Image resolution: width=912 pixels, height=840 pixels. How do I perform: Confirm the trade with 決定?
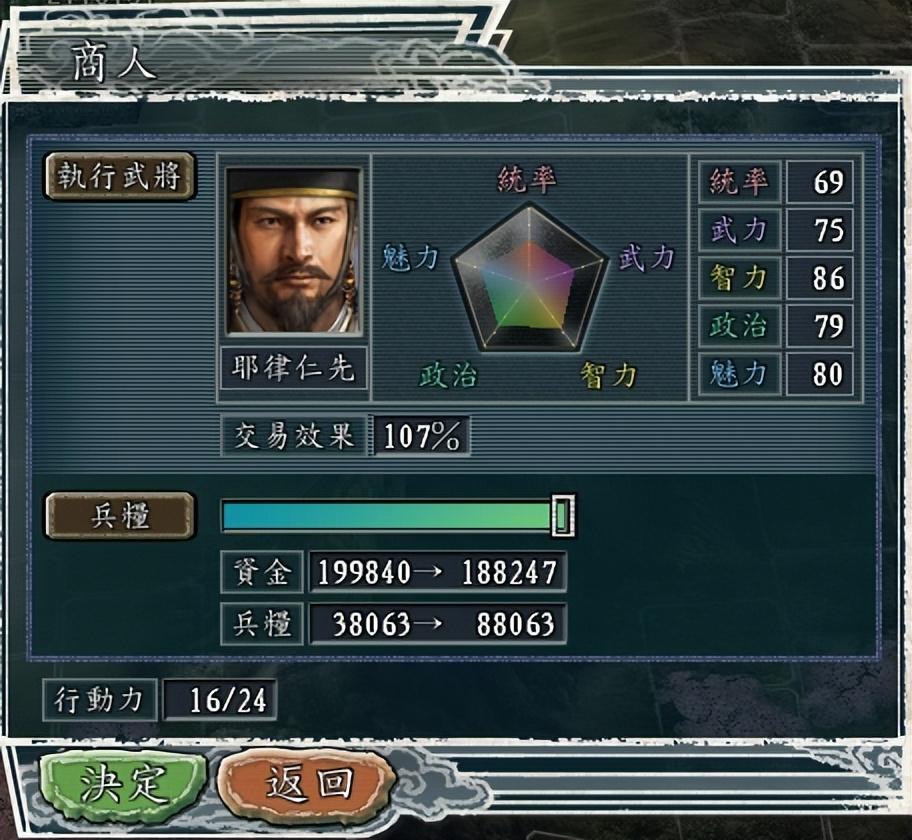tap(122, 783)
